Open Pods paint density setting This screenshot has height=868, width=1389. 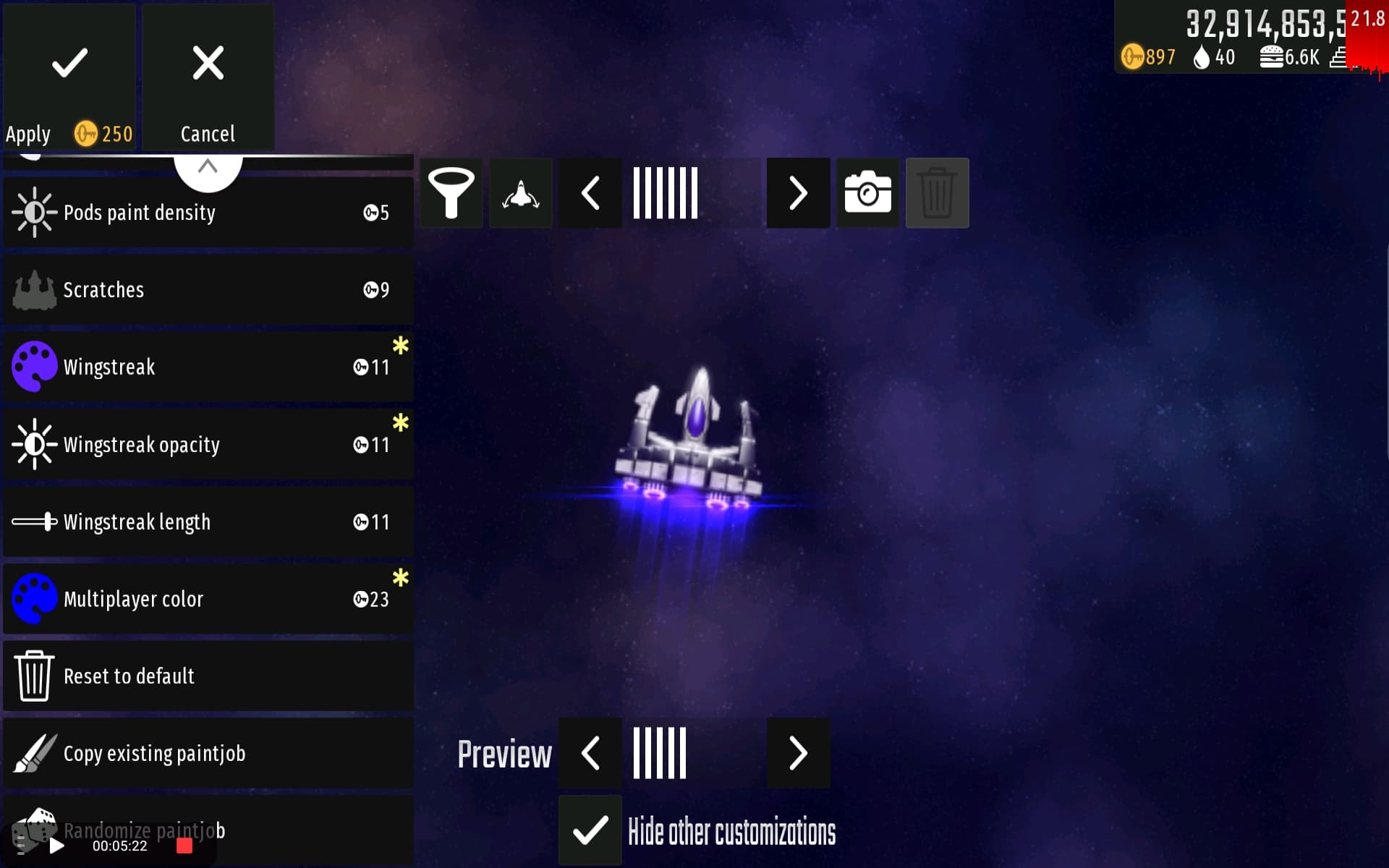[x=208, y=213]
